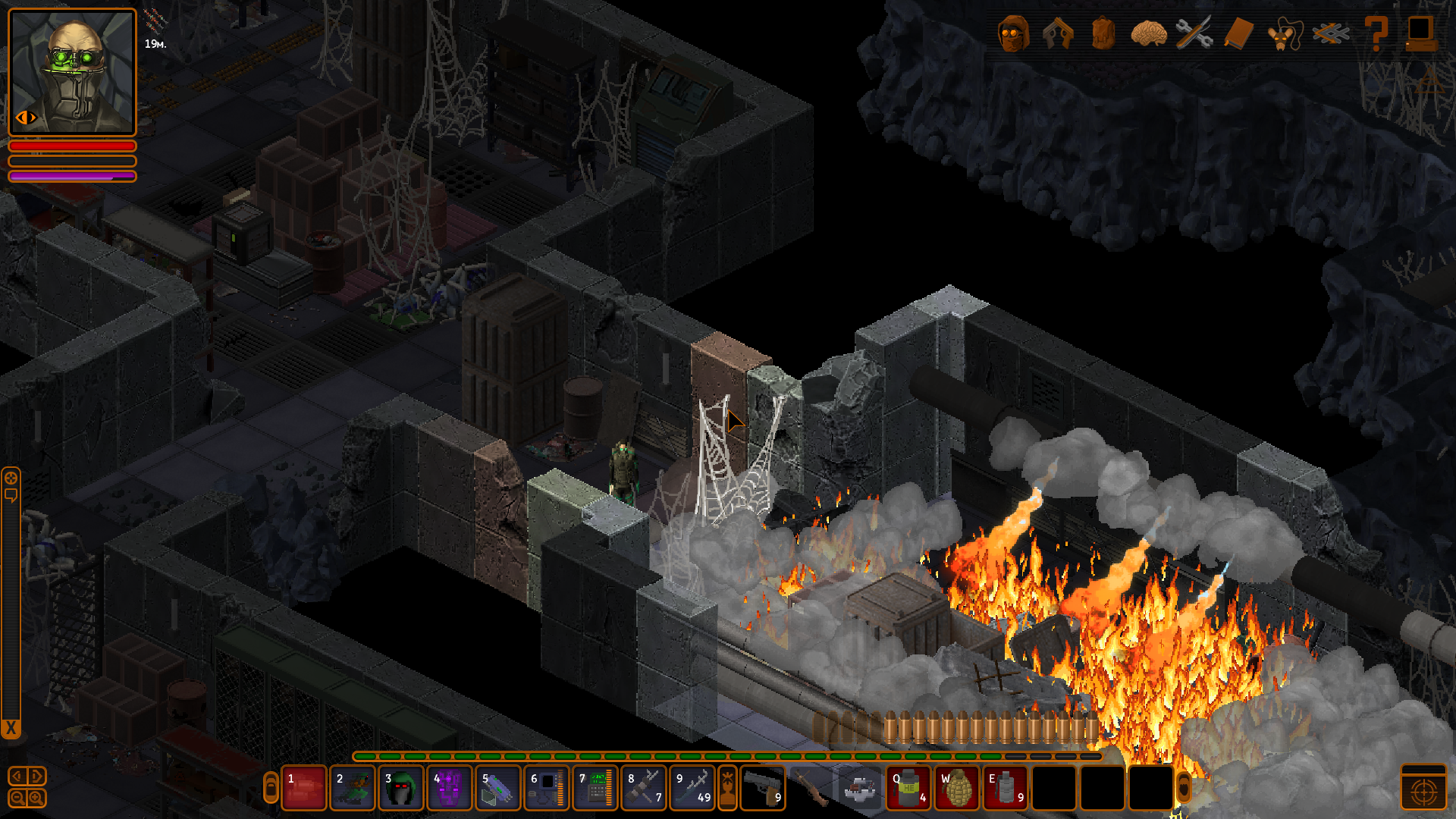Click the zoom-out magnifier button
The width and height of the screenshot is (1456, 819).
pyautogui.click(x=17, y=798)
